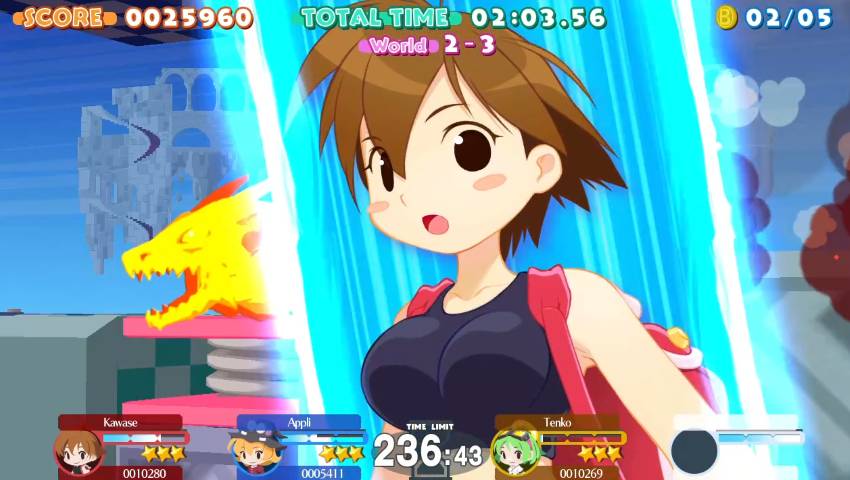Select Kawase's player portrait
Viewport: 850px width, 480px height.
(75, 452)
